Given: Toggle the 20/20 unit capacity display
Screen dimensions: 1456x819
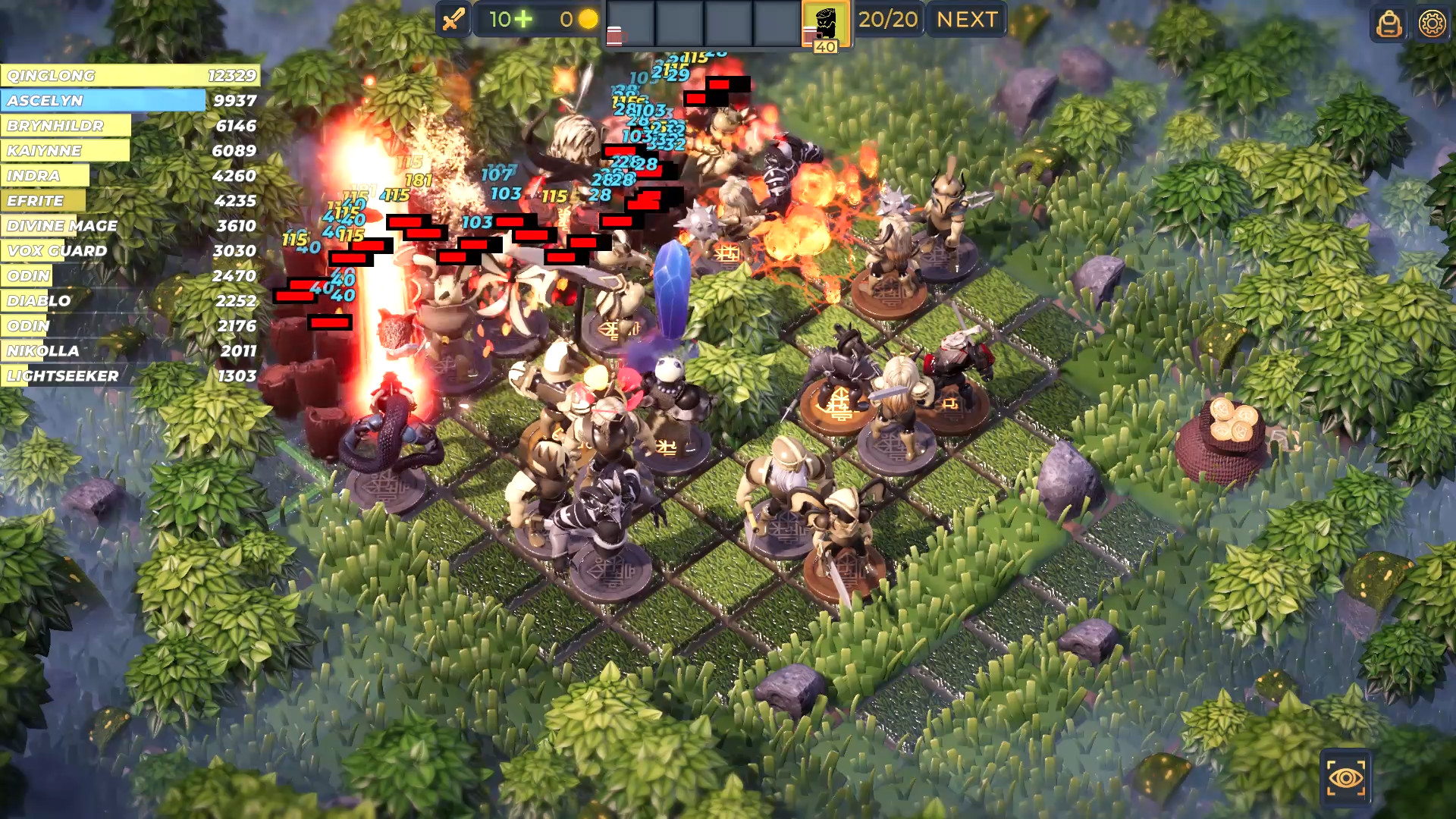Looking at the screenshot, I should [888, 20].
